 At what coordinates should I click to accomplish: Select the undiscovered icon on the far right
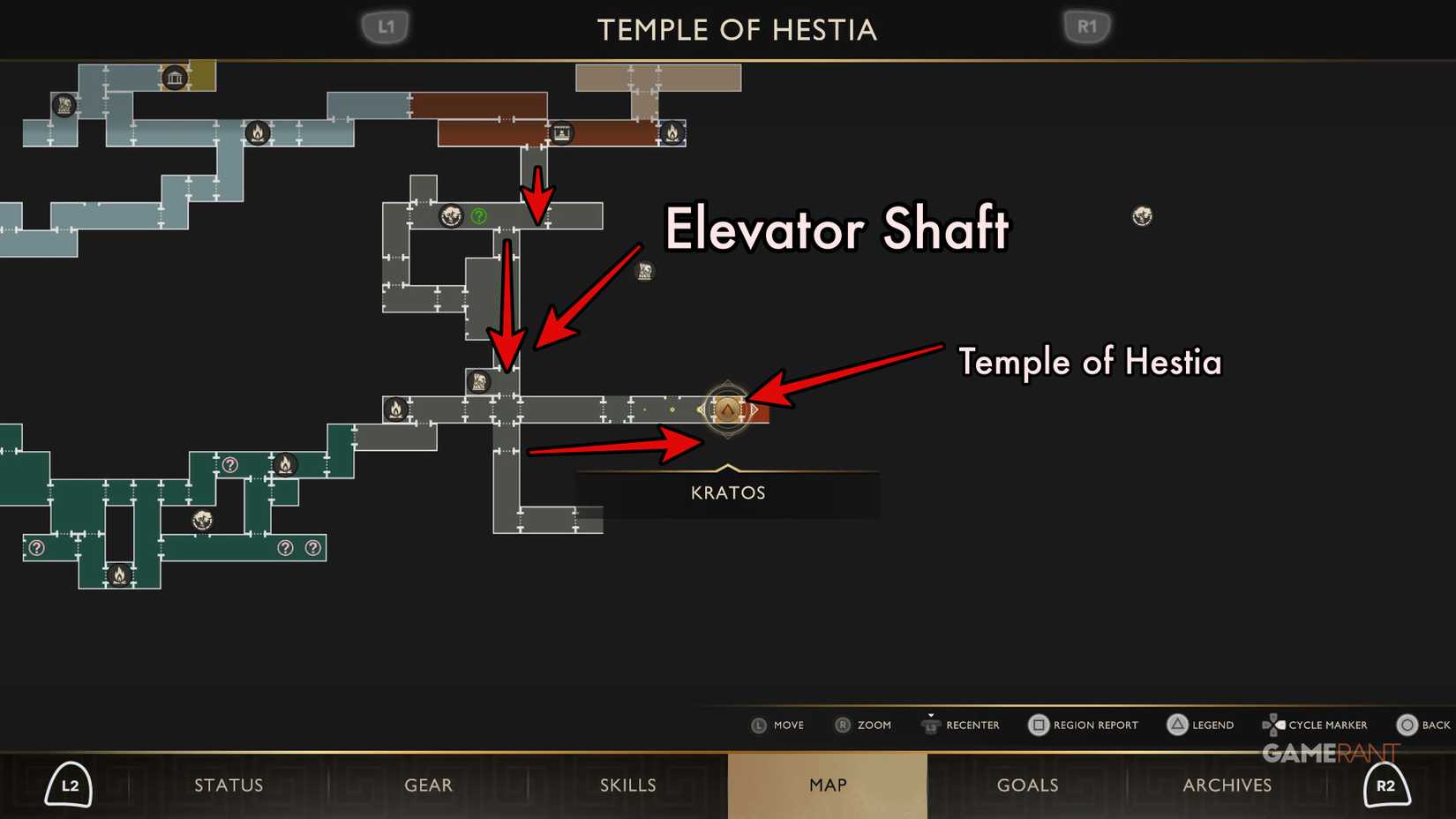pyautogui.click(x=1142, y=215)
